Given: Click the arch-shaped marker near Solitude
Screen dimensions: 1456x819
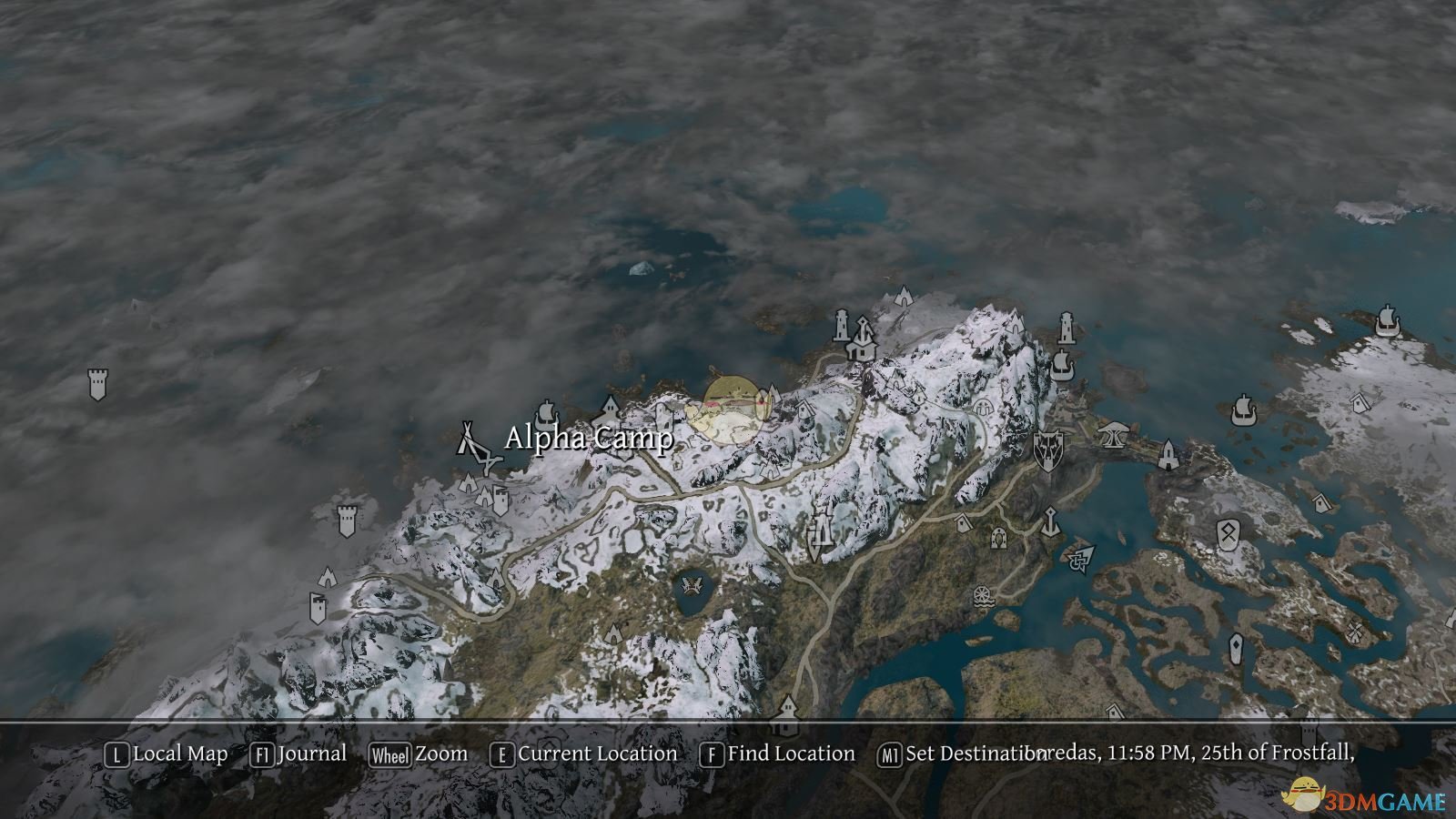Looking at the screenshot, I should tap(1112, 435).
